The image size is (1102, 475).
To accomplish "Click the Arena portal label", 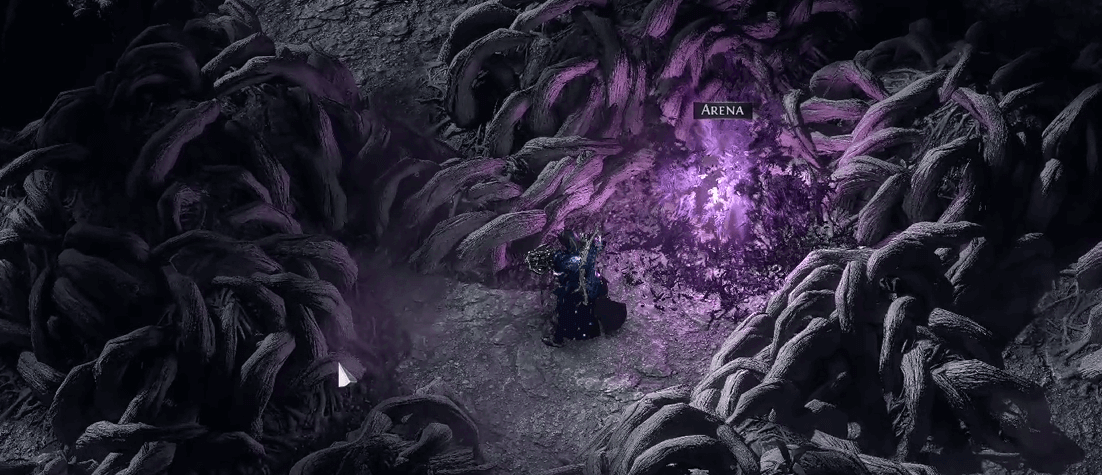I will [720, 111].
